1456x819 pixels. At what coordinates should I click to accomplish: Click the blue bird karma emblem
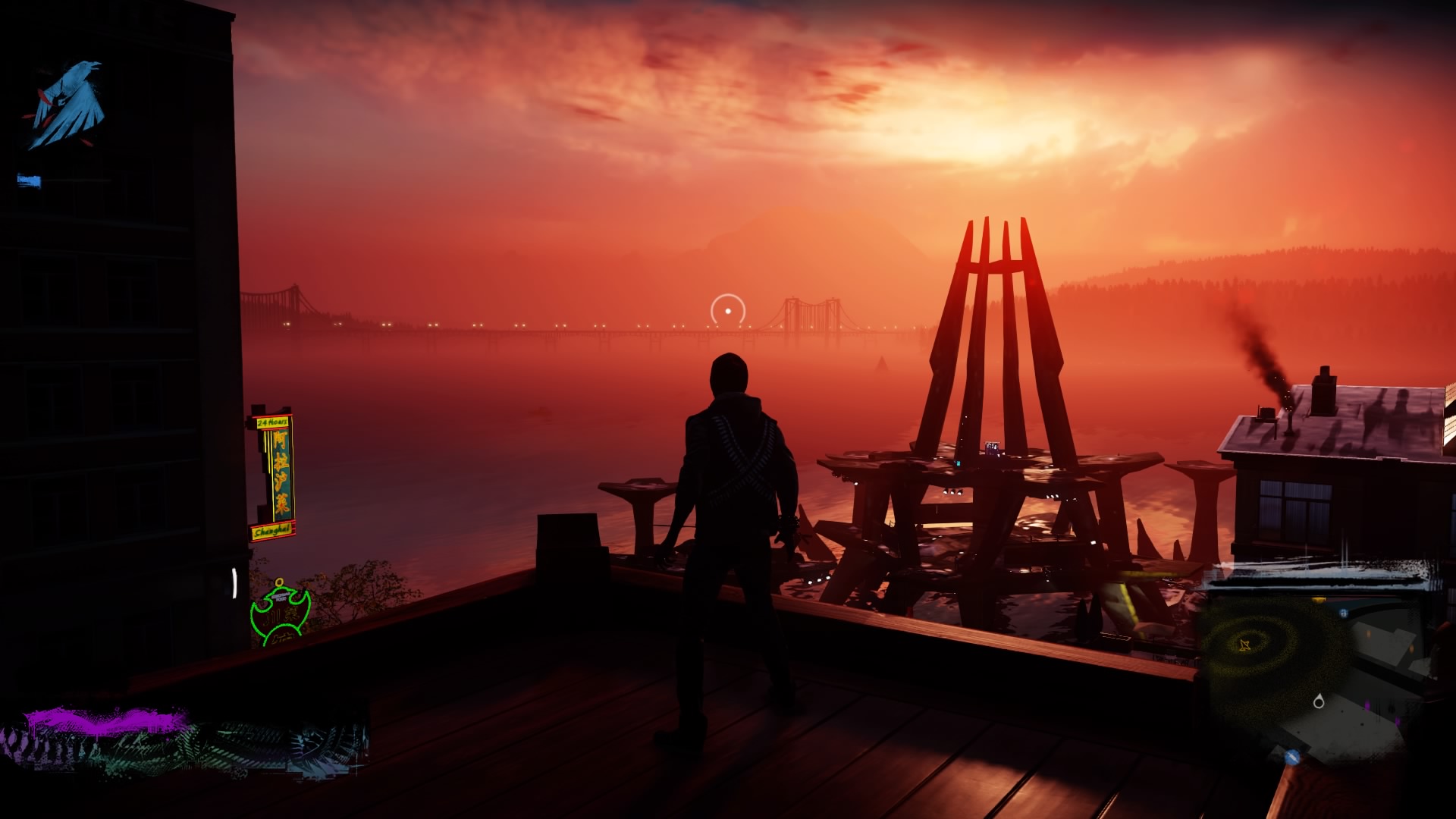point(68,105)
